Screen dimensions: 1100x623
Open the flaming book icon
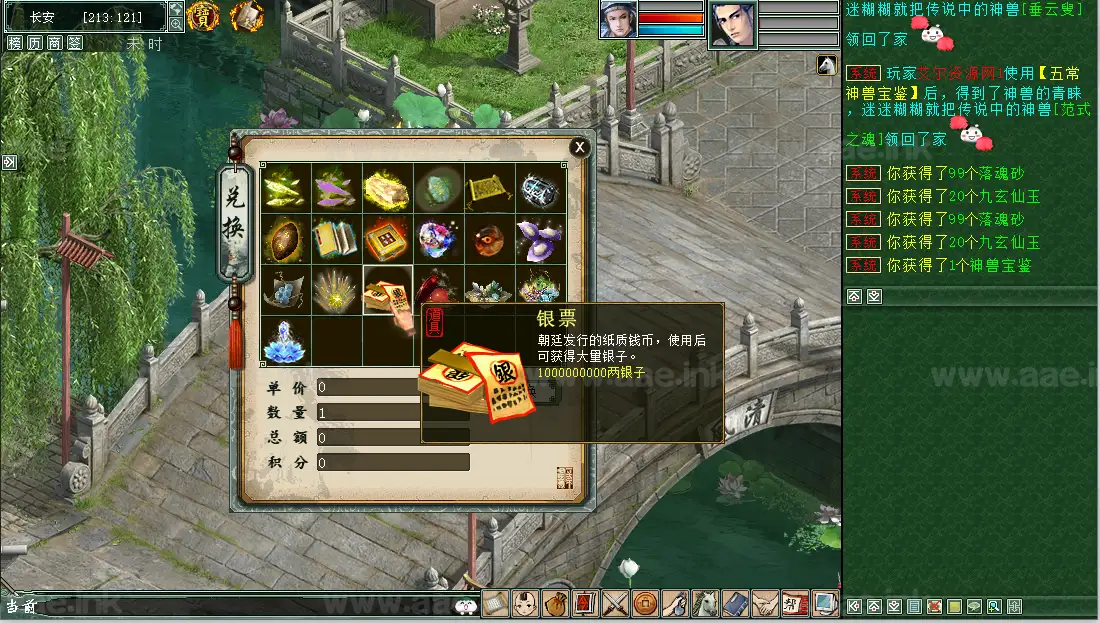click(x=246, y=15)
